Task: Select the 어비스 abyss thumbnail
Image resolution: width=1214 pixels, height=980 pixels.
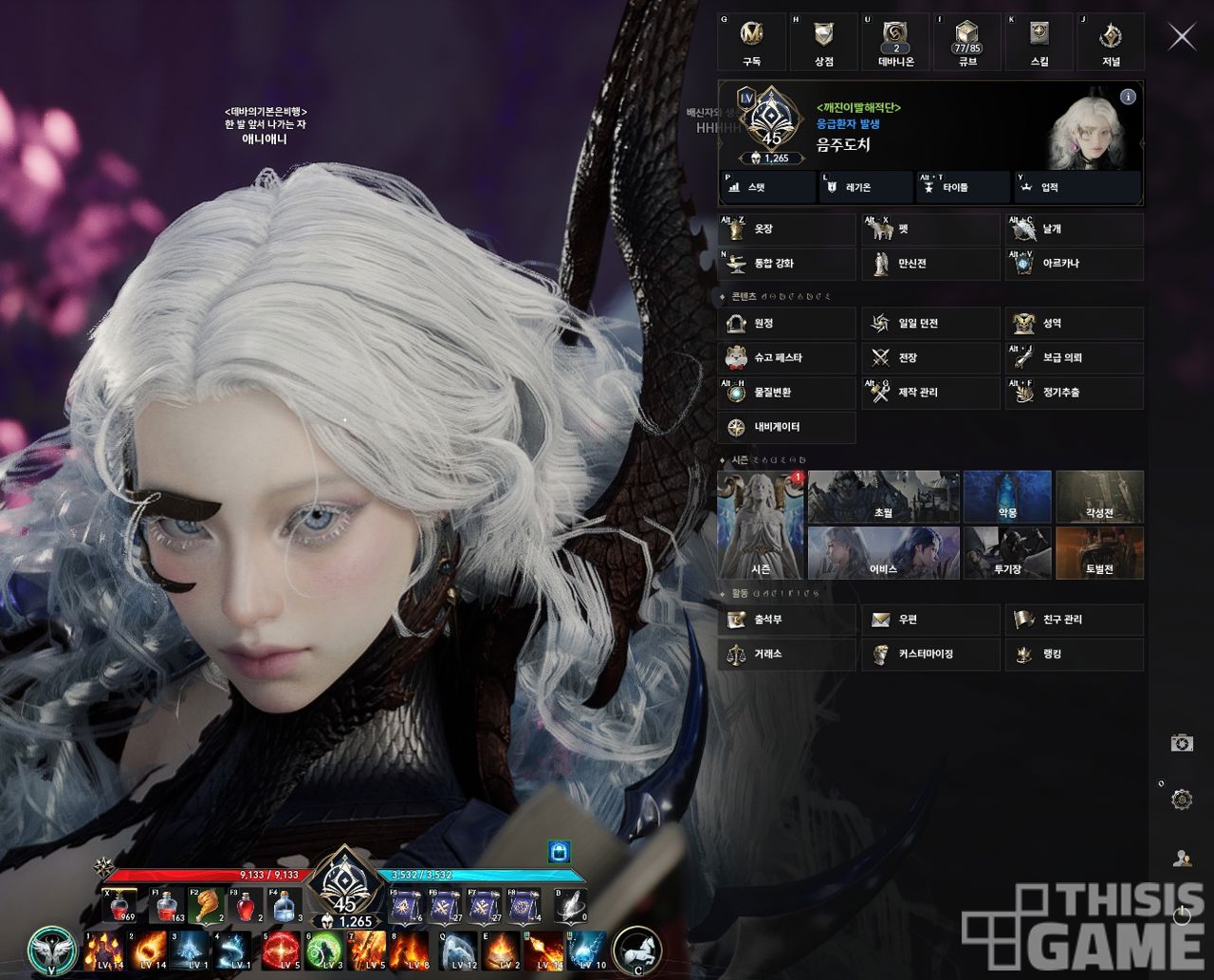Action: click(x=883, y=553)
